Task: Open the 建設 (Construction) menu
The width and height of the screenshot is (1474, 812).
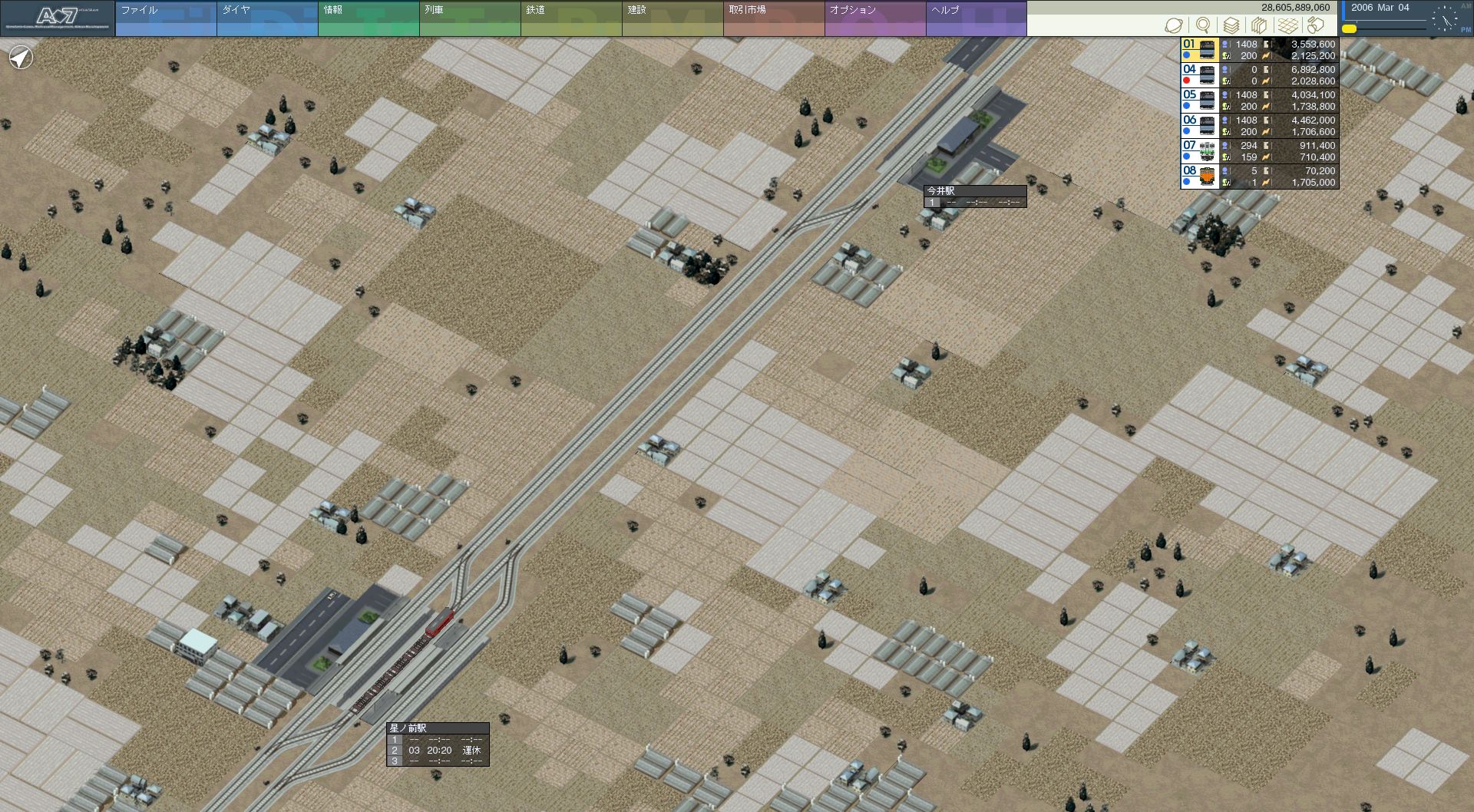Action: 673,18
